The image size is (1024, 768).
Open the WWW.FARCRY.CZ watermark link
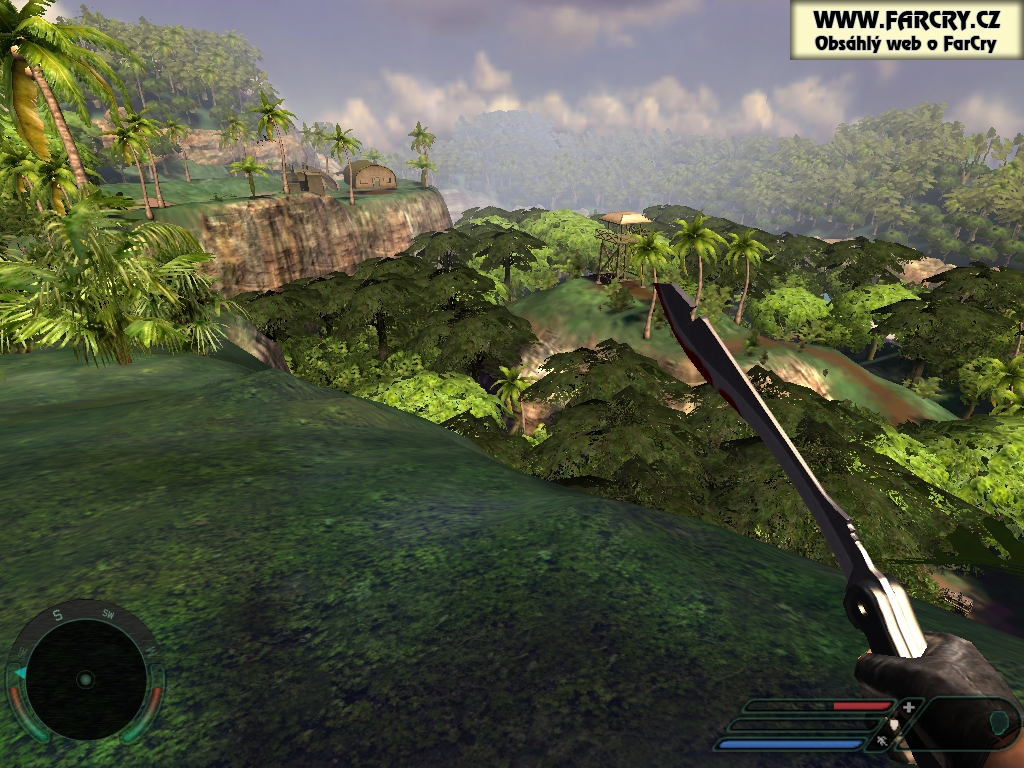tap(905, 19)
